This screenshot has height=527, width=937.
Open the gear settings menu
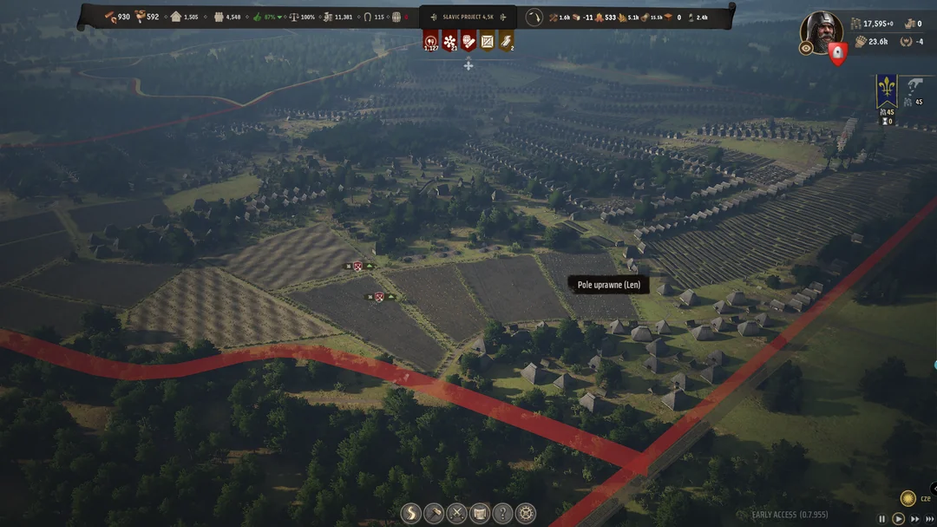[x=526, y=513]
